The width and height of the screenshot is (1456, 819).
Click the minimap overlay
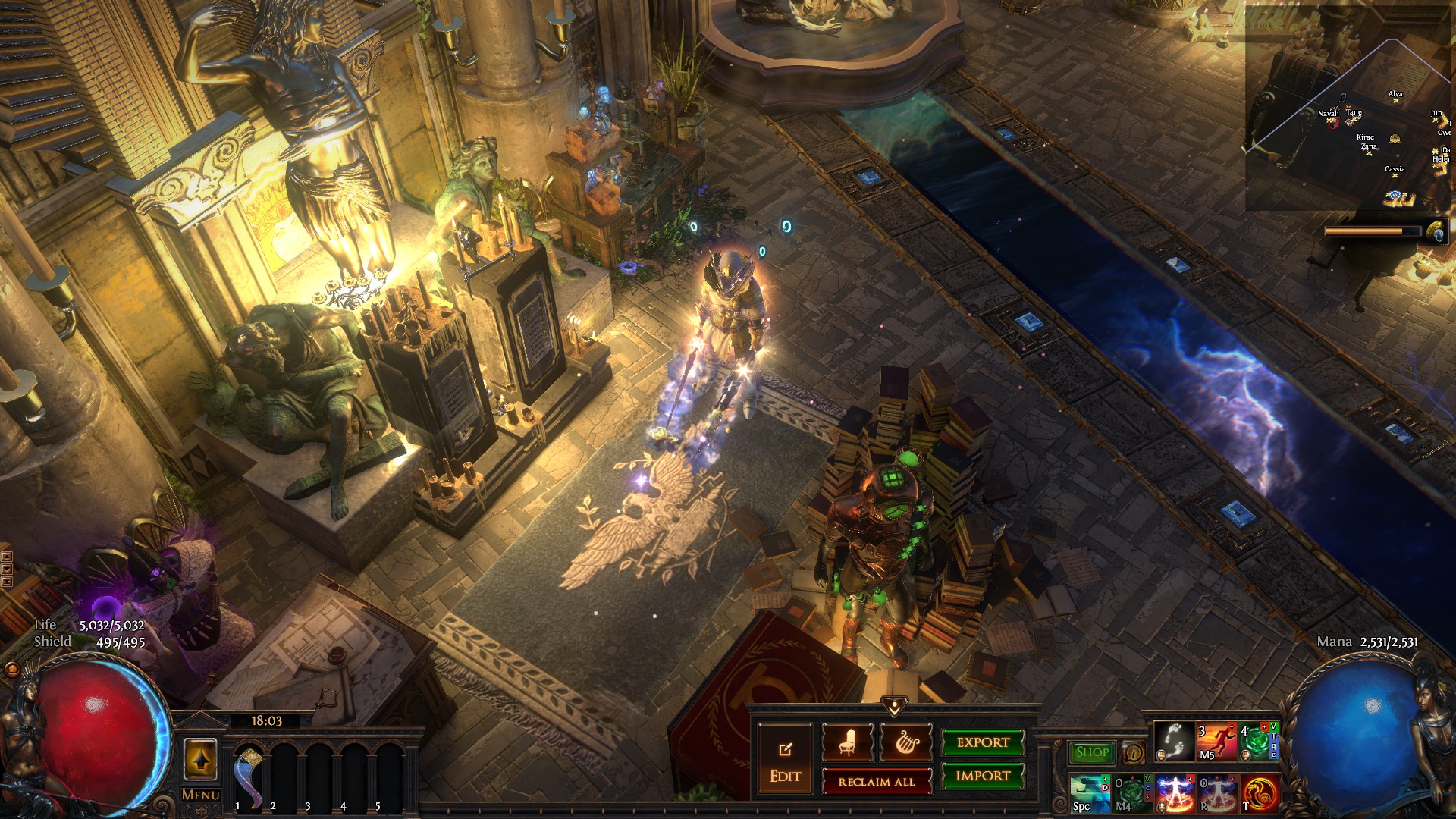pos(1348,106)
